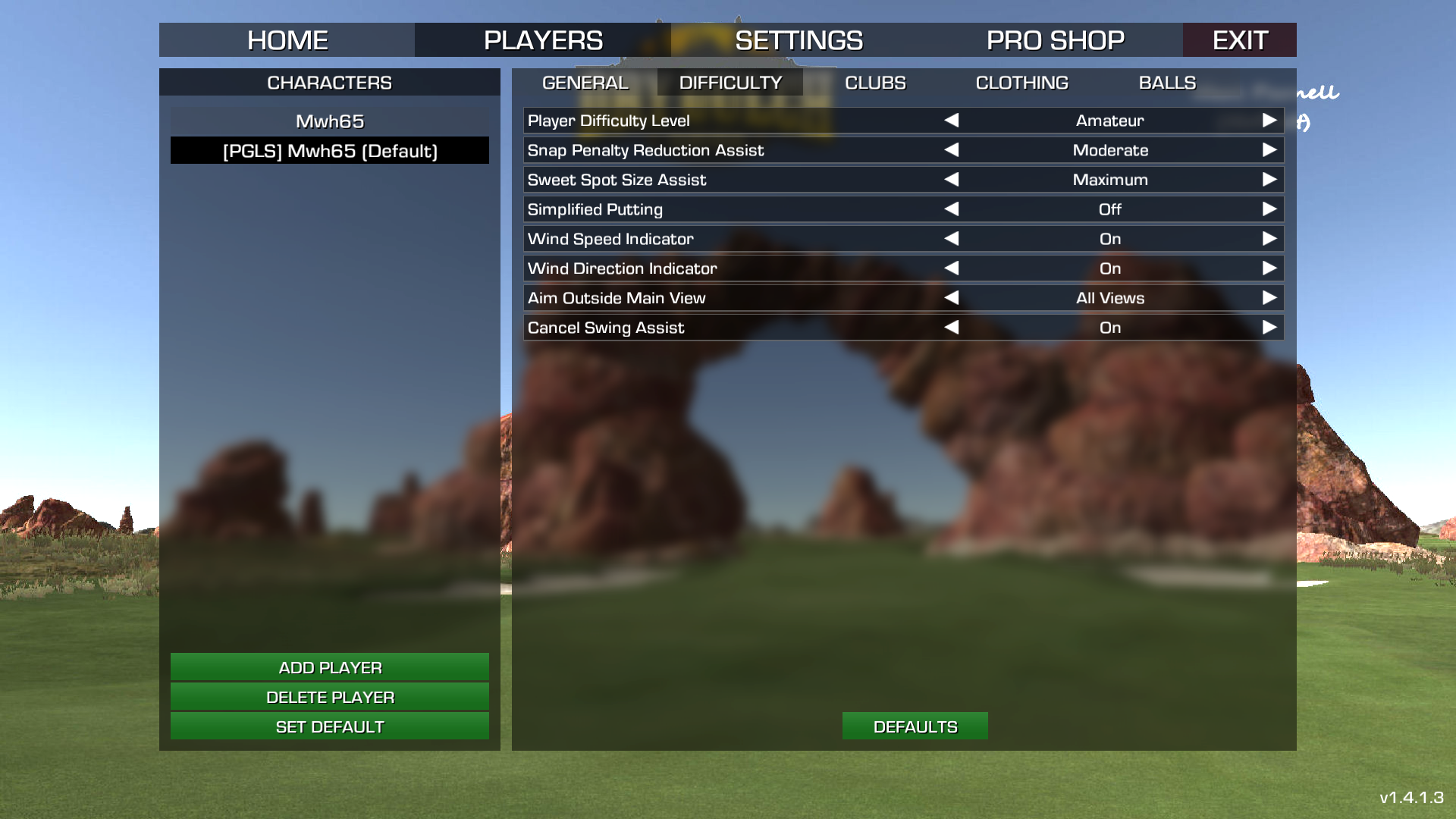Image resolution: width=1456 pixels, height=819 pixels.
Task: Open the HOME menu
Action: [287, 40]
